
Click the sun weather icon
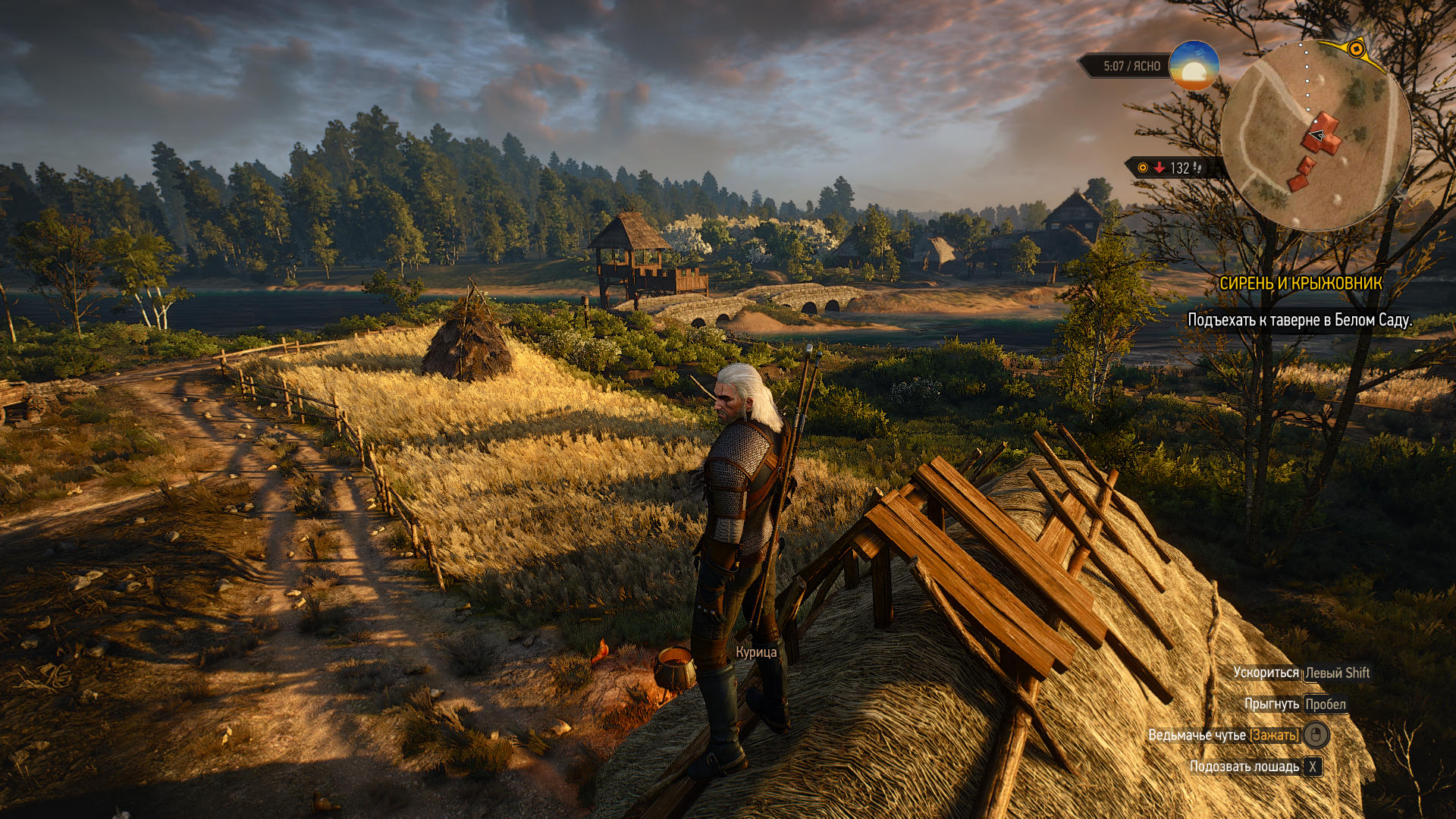pyautogui.click(x=1194, y=66)
